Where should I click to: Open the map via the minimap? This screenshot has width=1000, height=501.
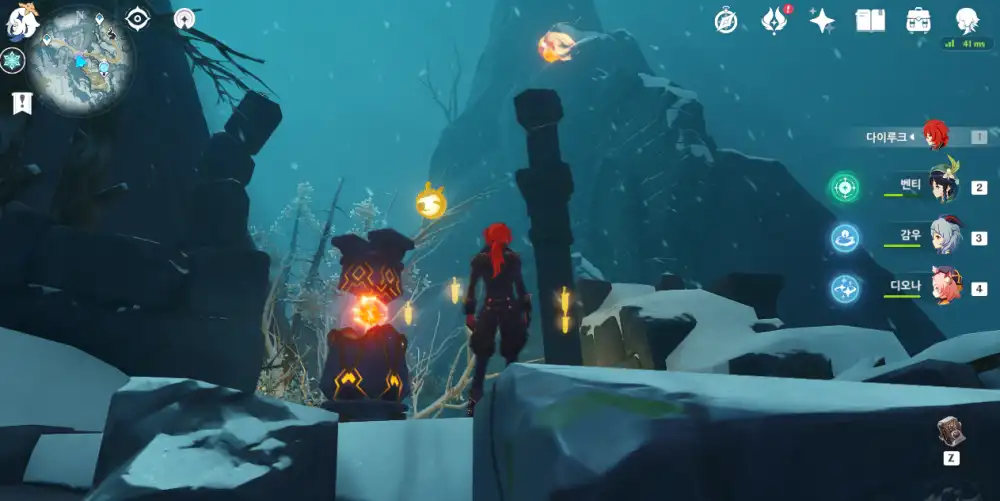click(x=76, y=60)
